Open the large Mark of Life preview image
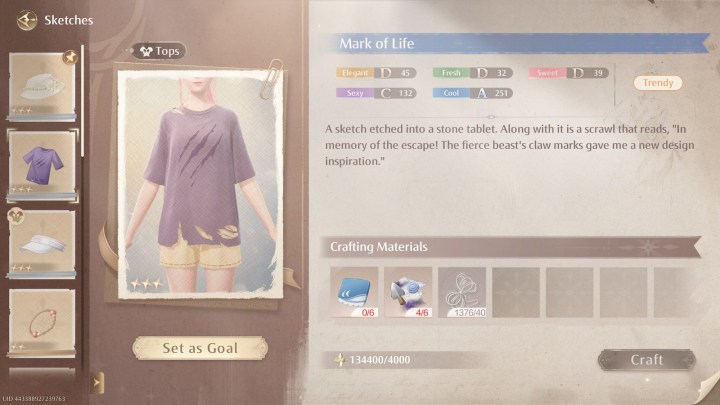The image size is (720, 405). point(200,182)
